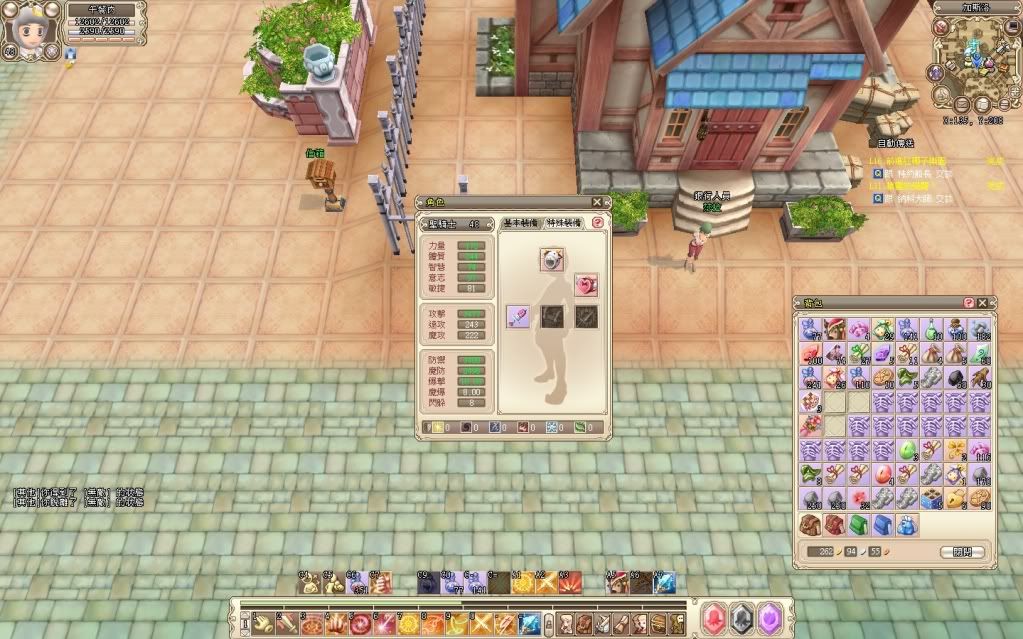Open help for the backpack window
Viewport: 1023px width, 639px height.
pyautogui.click(x=968, y=303)
